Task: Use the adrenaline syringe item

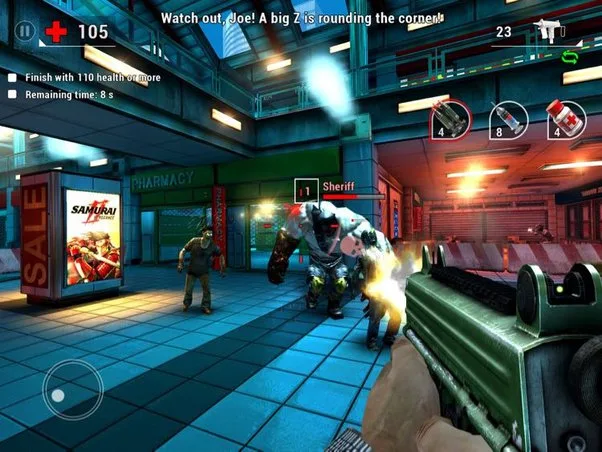Action: (x=510, y=118)
